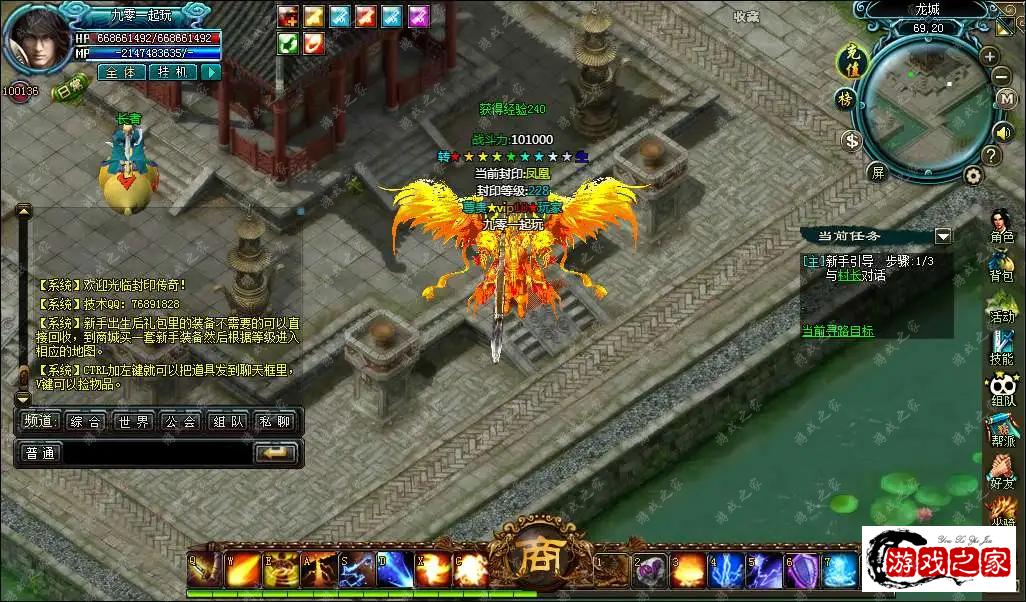
Task: Click the 挂机 auto-play button
Action: (172, 72)
